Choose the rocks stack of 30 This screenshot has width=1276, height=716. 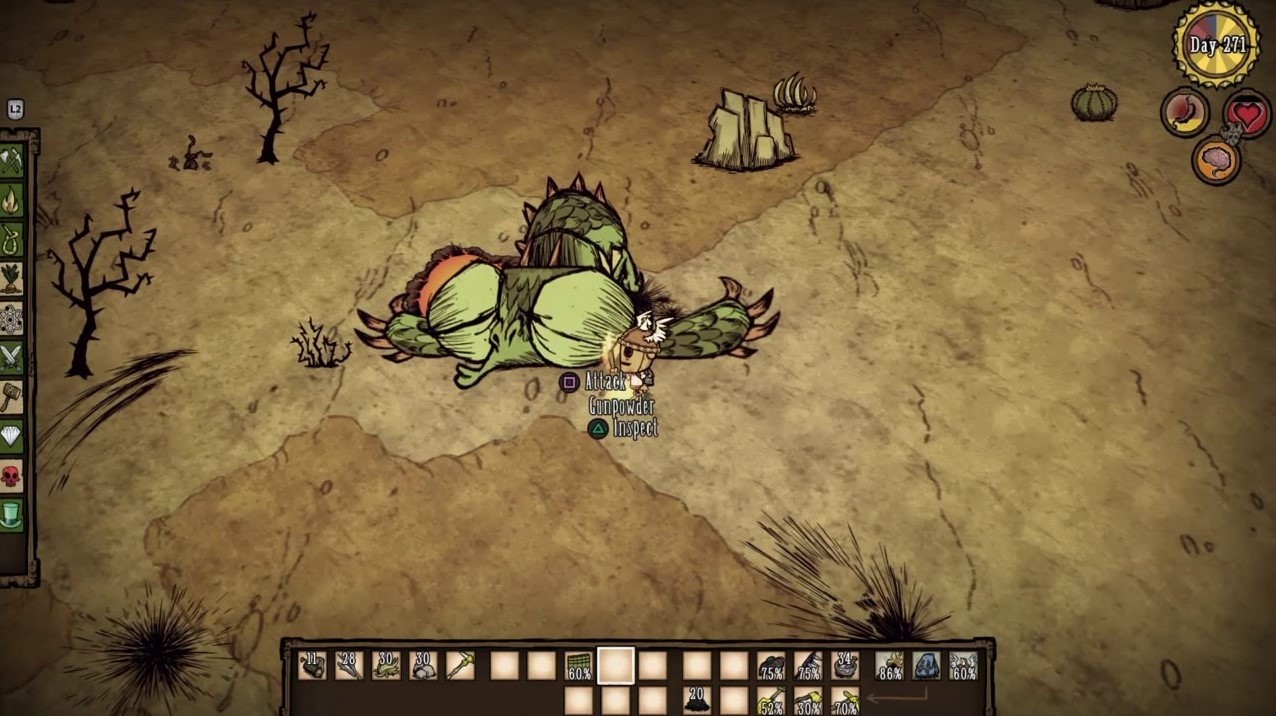point(423,665)
